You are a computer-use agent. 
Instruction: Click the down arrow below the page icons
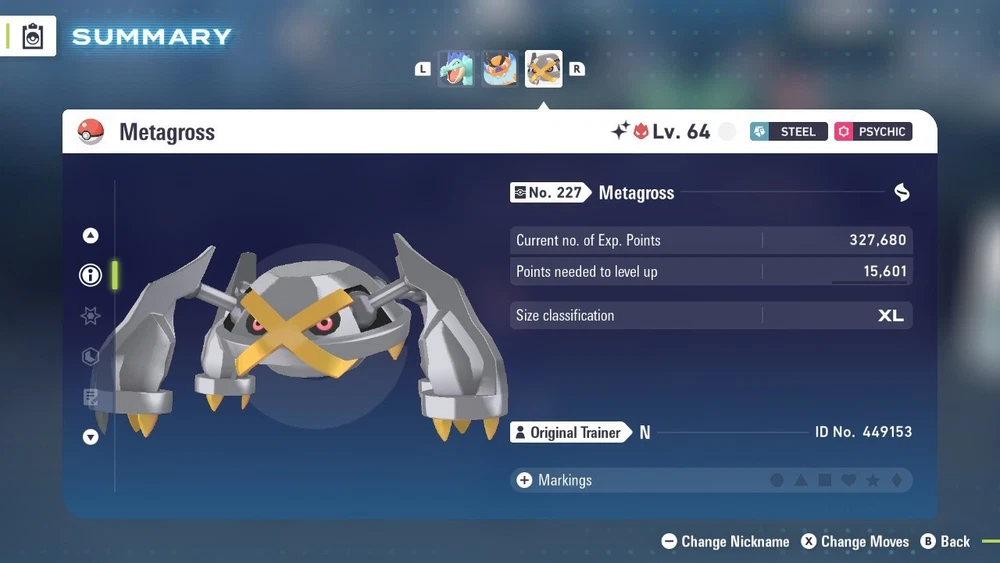(x=90, y=437)
